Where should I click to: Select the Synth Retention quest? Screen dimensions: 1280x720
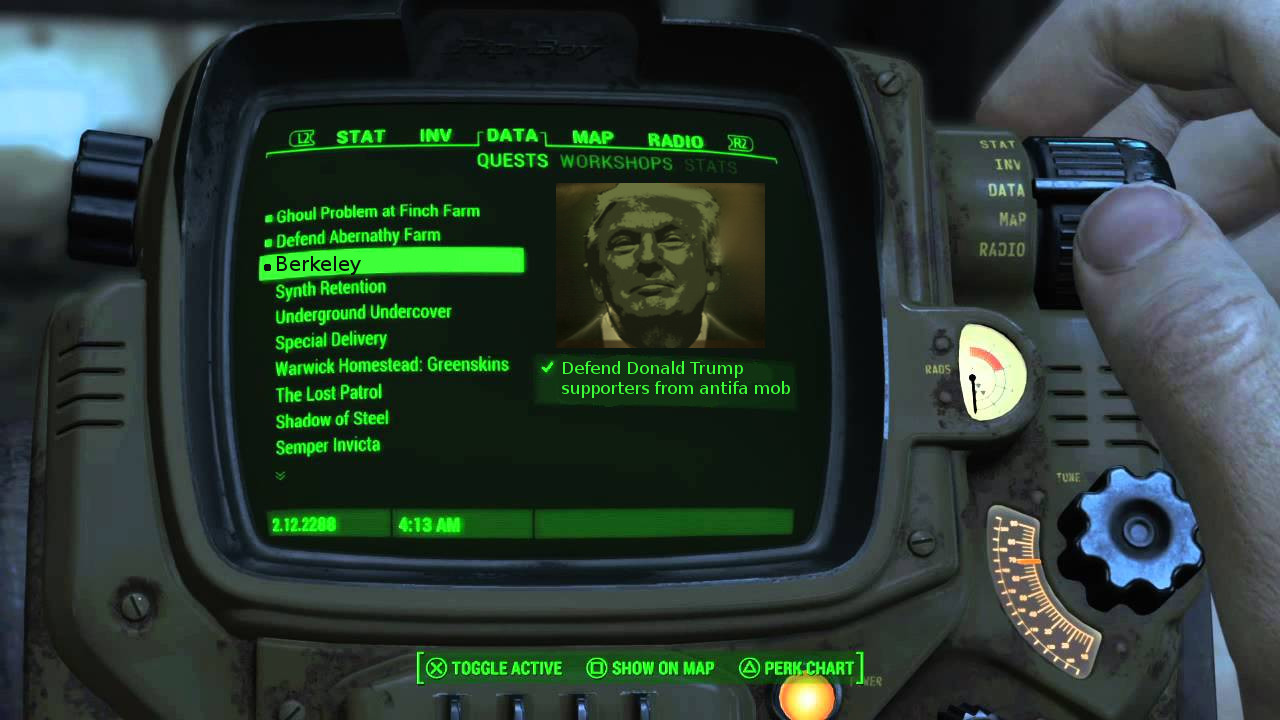[x=330, y=289]
